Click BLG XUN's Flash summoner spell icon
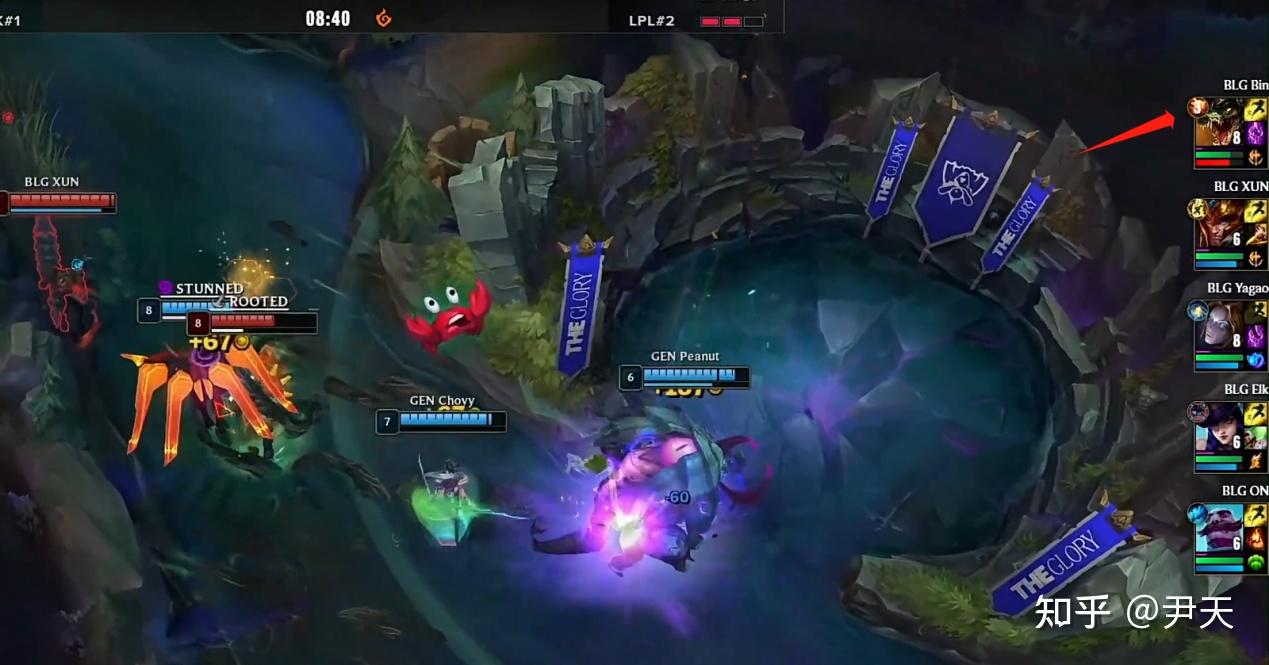Image resolution: width=1269 pixels, height=665 pixels. point(1255,211)
